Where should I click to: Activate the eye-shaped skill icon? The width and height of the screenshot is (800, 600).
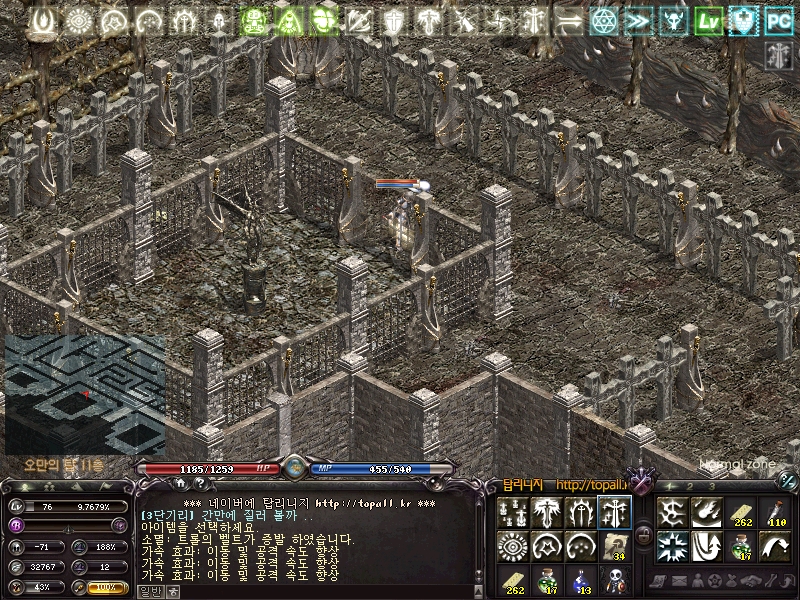514,546
